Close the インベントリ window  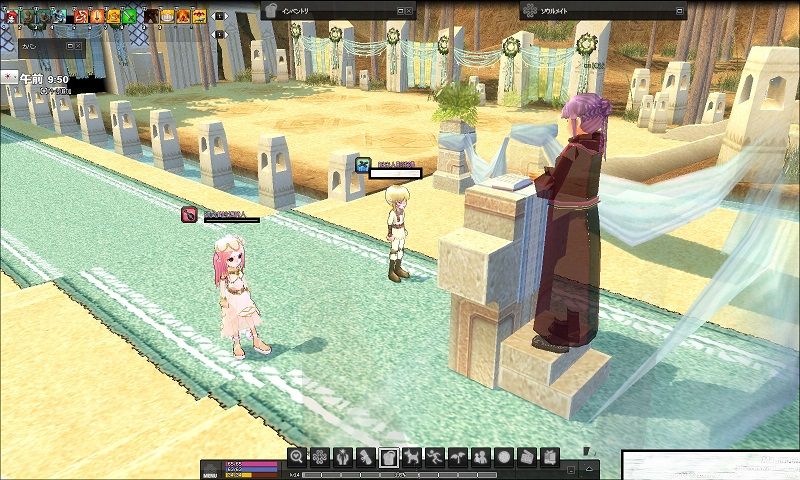click(411, 10)
